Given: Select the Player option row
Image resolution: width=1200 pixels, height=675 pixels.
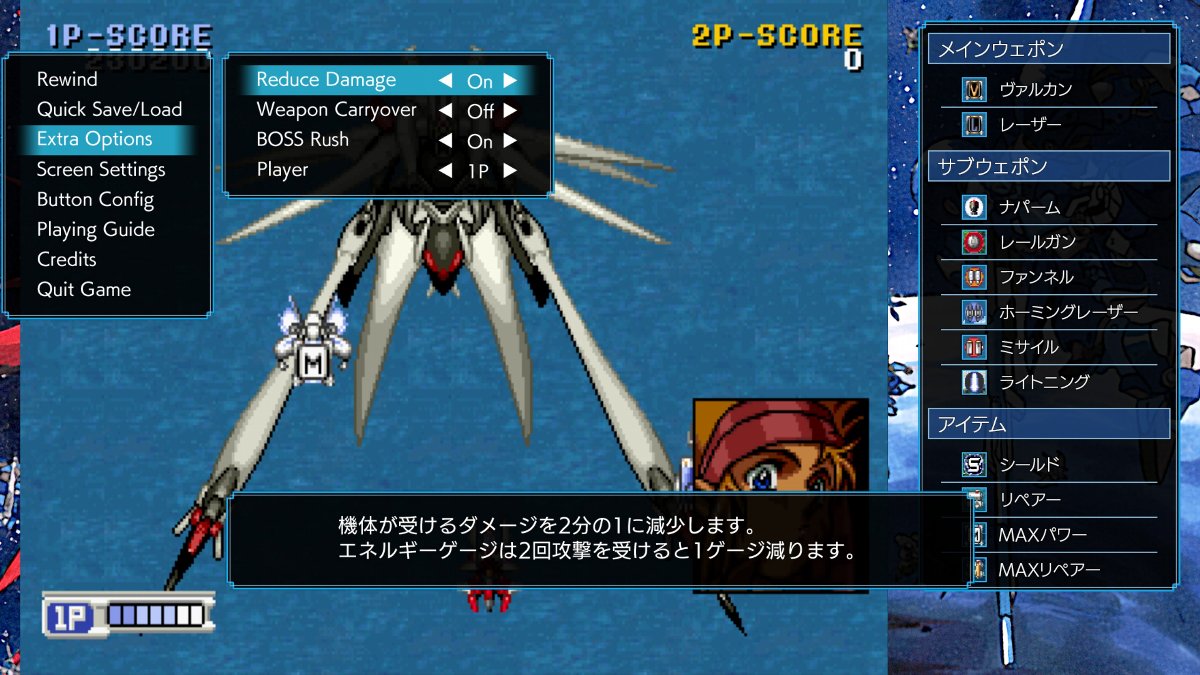Looking at the screenshot, I should [283, 170].
